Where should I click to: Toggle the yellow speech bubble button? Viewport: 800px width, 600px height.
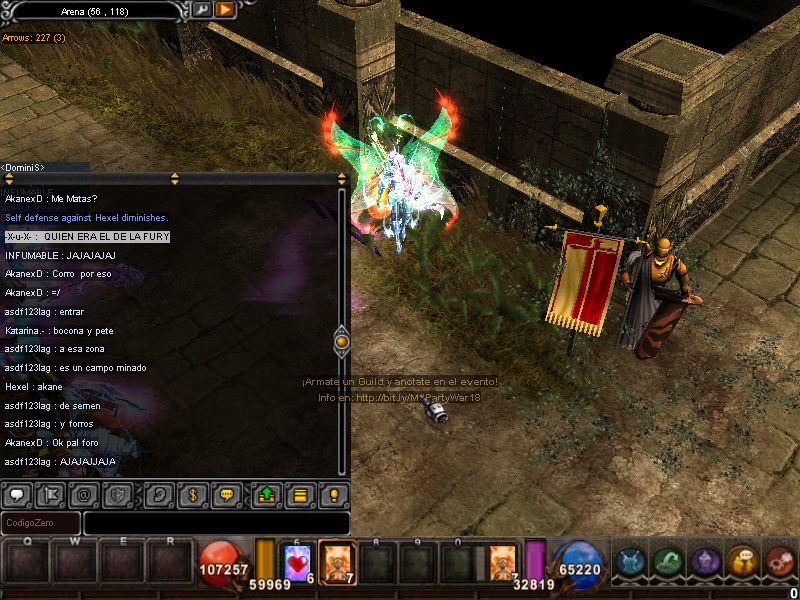(x=227, y=494)
